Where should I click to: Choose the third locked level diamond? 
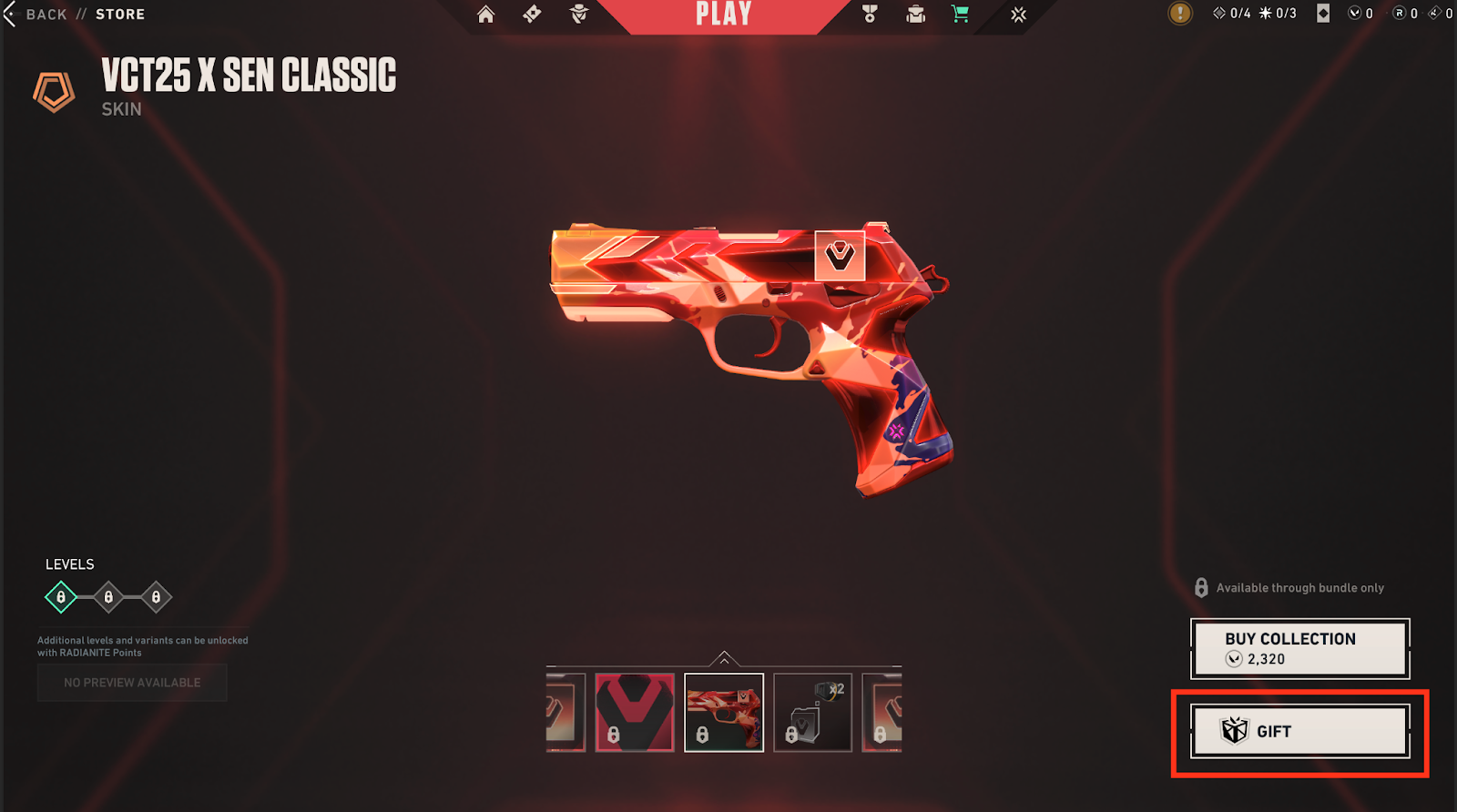pyautogui.click(x=156, y=597)
